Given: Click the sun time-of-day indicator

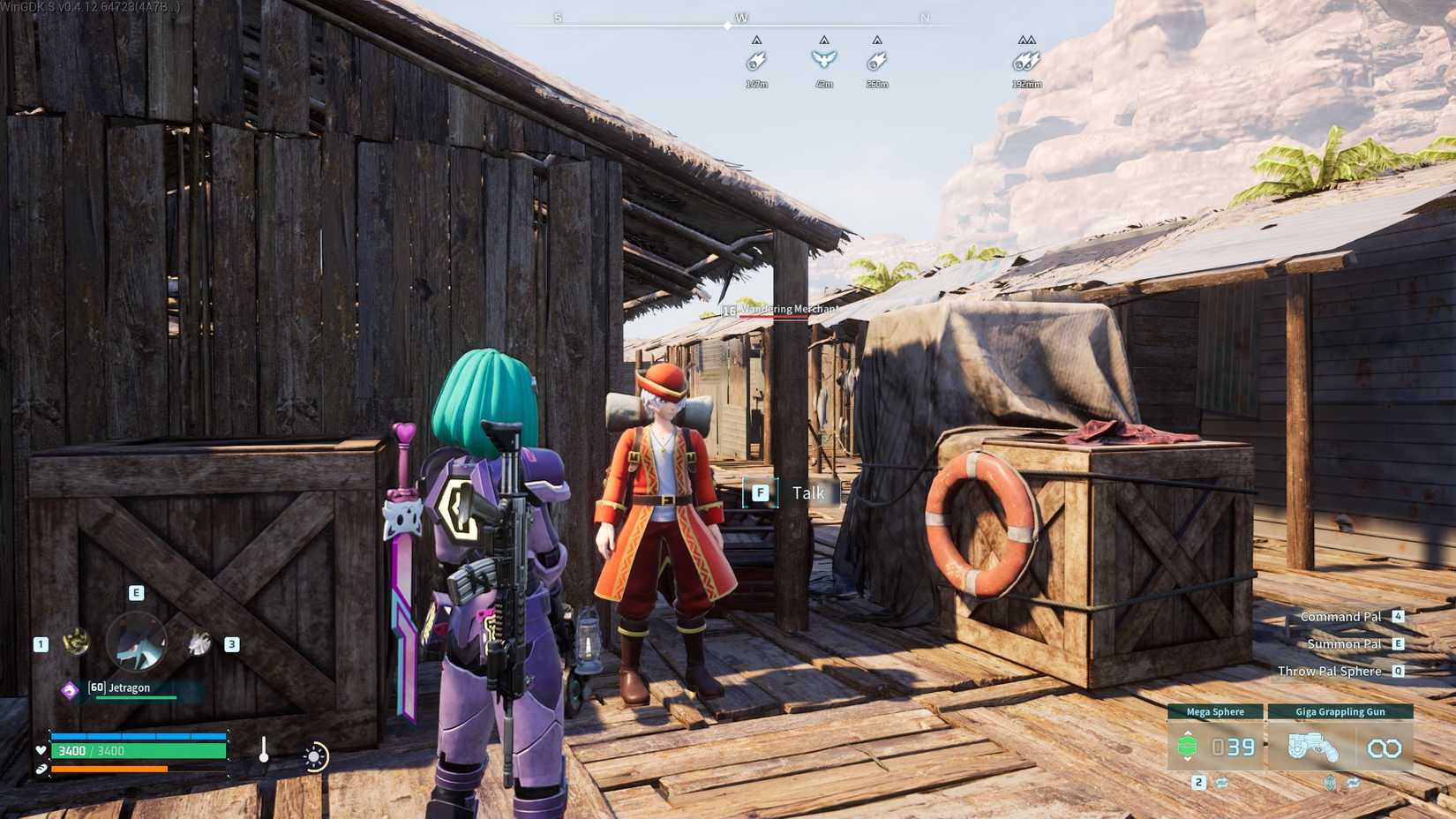Looking at the screenshot, I should tap(315, 756).
